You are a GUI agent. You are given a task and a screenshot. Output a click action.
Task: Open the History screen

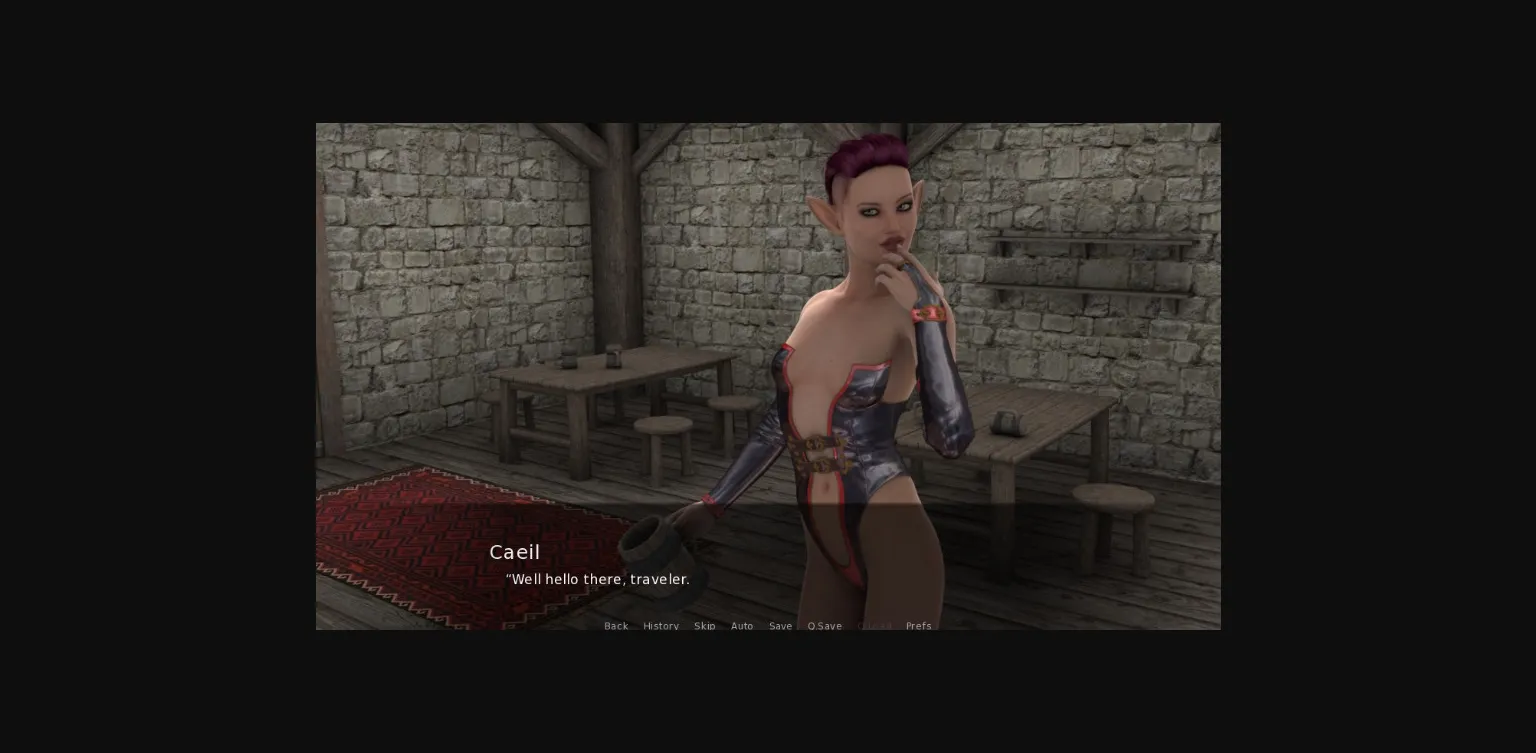pos(660,626)
